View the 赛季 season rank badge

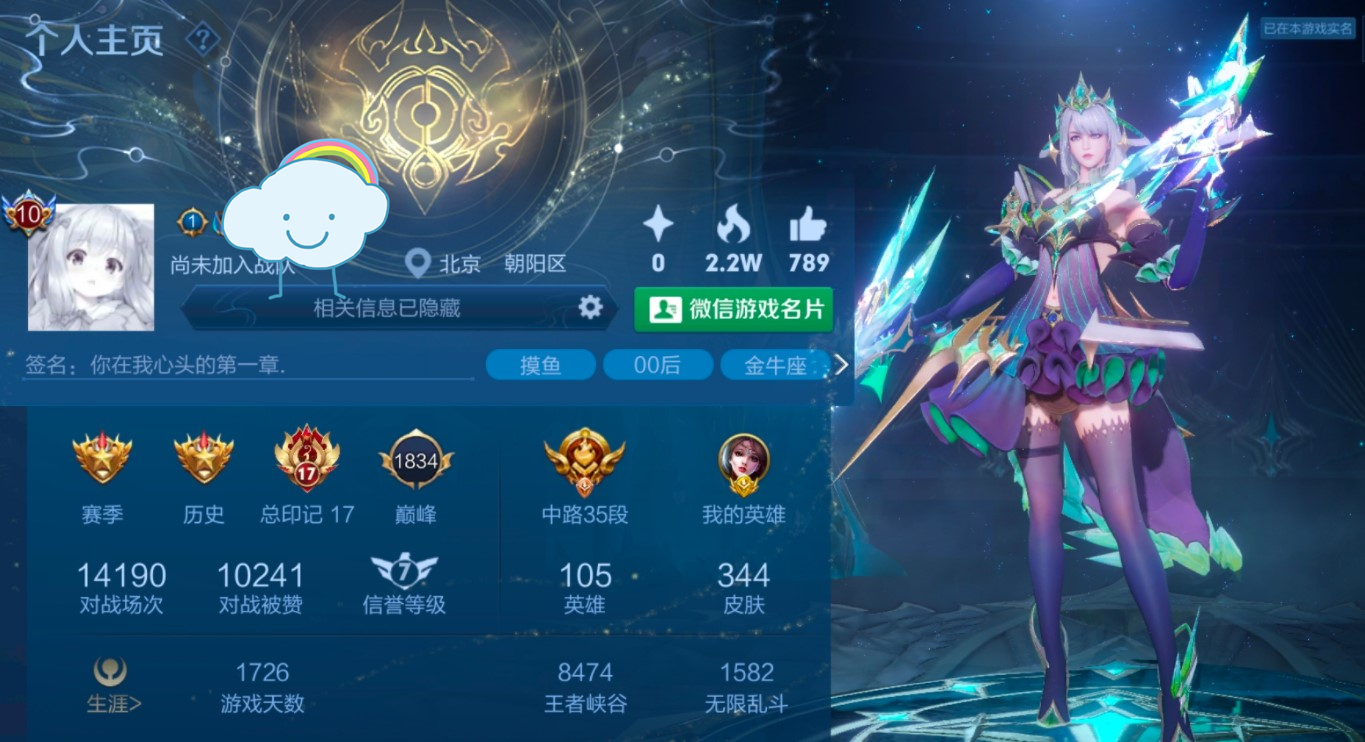point(102,458)
